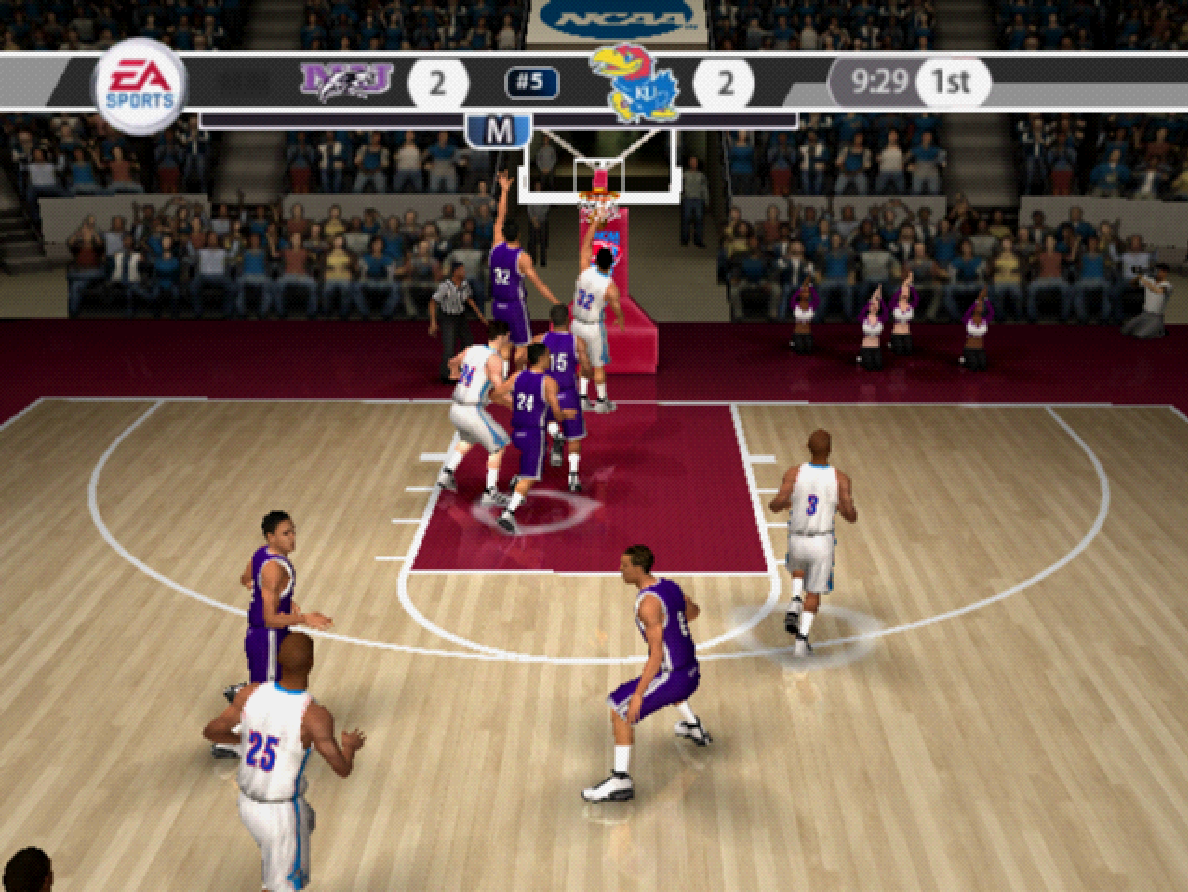This screenshot has height=892, width=1188.
Task: Select the purple MJ team logo
Action: (x=345, y=81)
